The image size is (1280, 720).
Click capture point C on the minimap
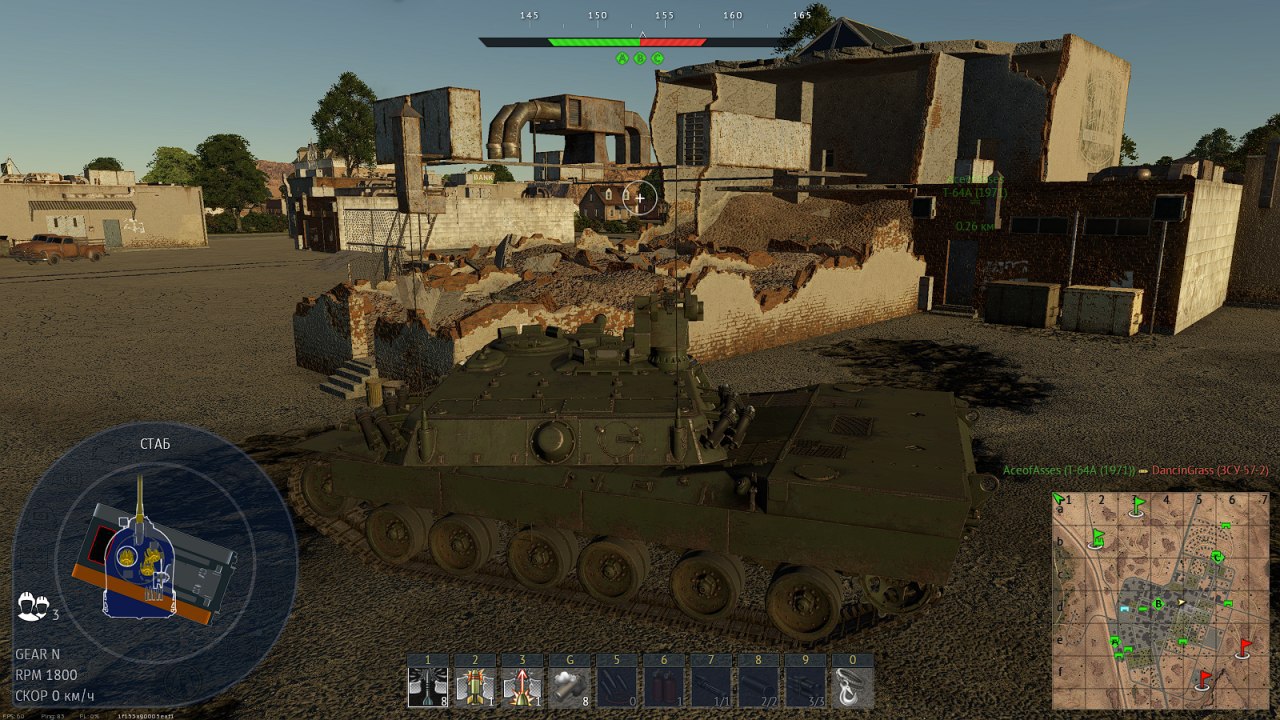coord(1217,557)
